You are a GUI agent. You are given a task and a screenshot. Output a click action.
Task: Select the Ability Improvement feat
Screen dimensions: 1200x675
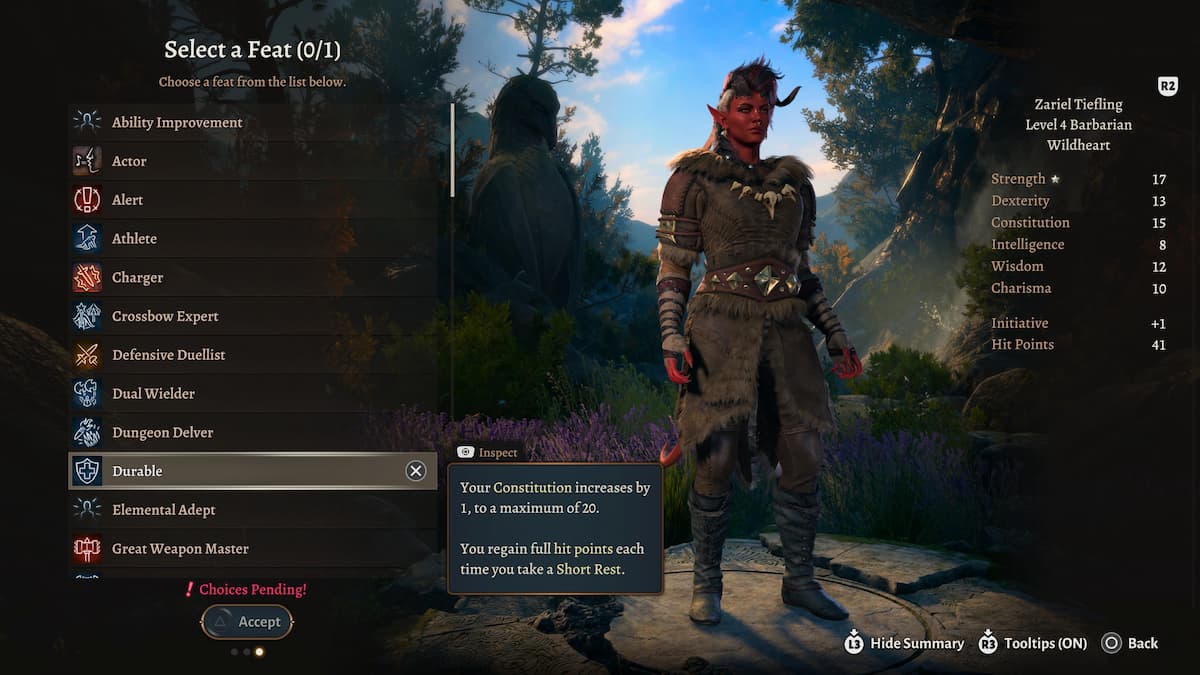(177, 122)
